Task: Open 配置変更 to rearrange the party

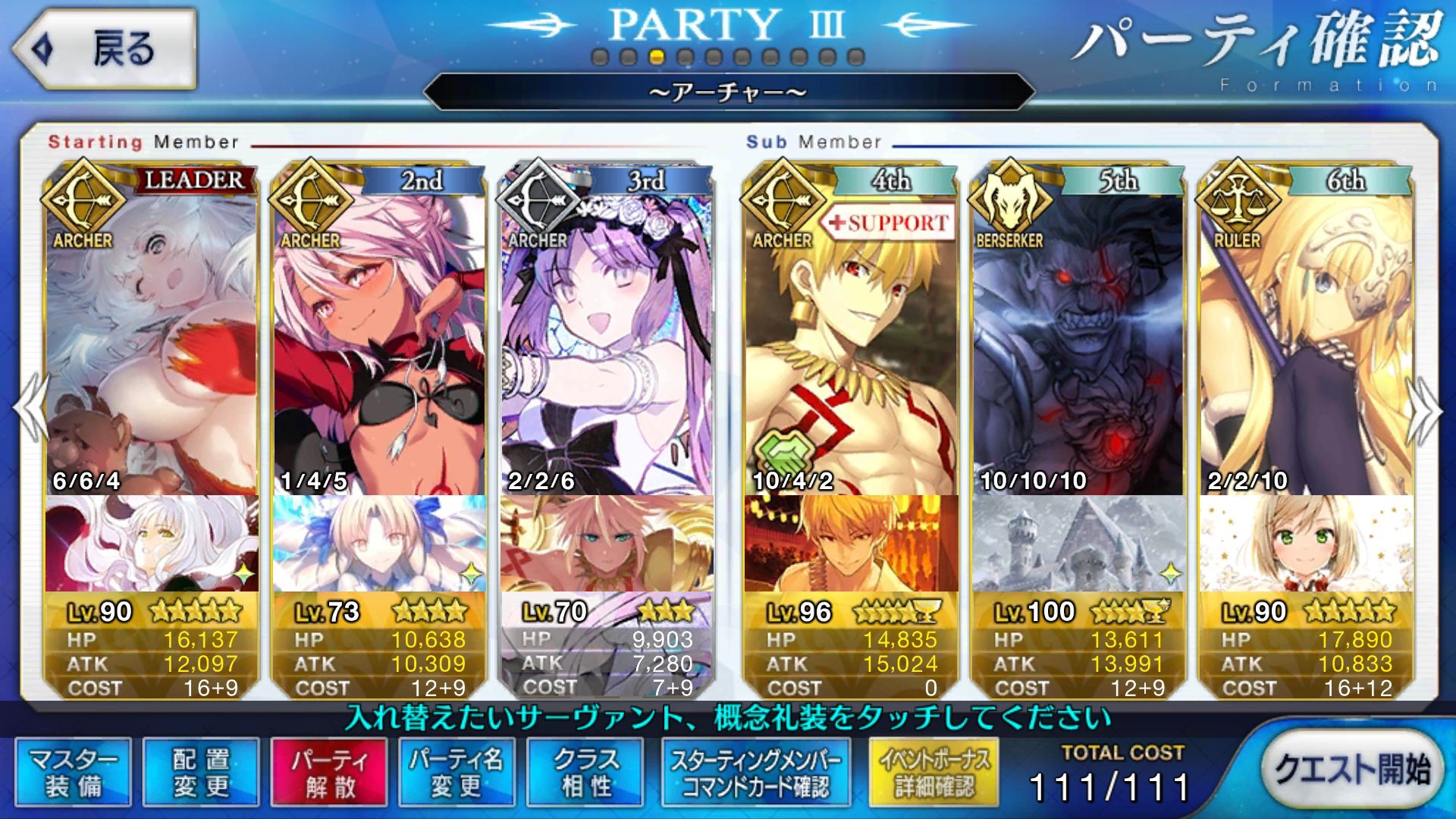Action: click(x=201, y=773)
